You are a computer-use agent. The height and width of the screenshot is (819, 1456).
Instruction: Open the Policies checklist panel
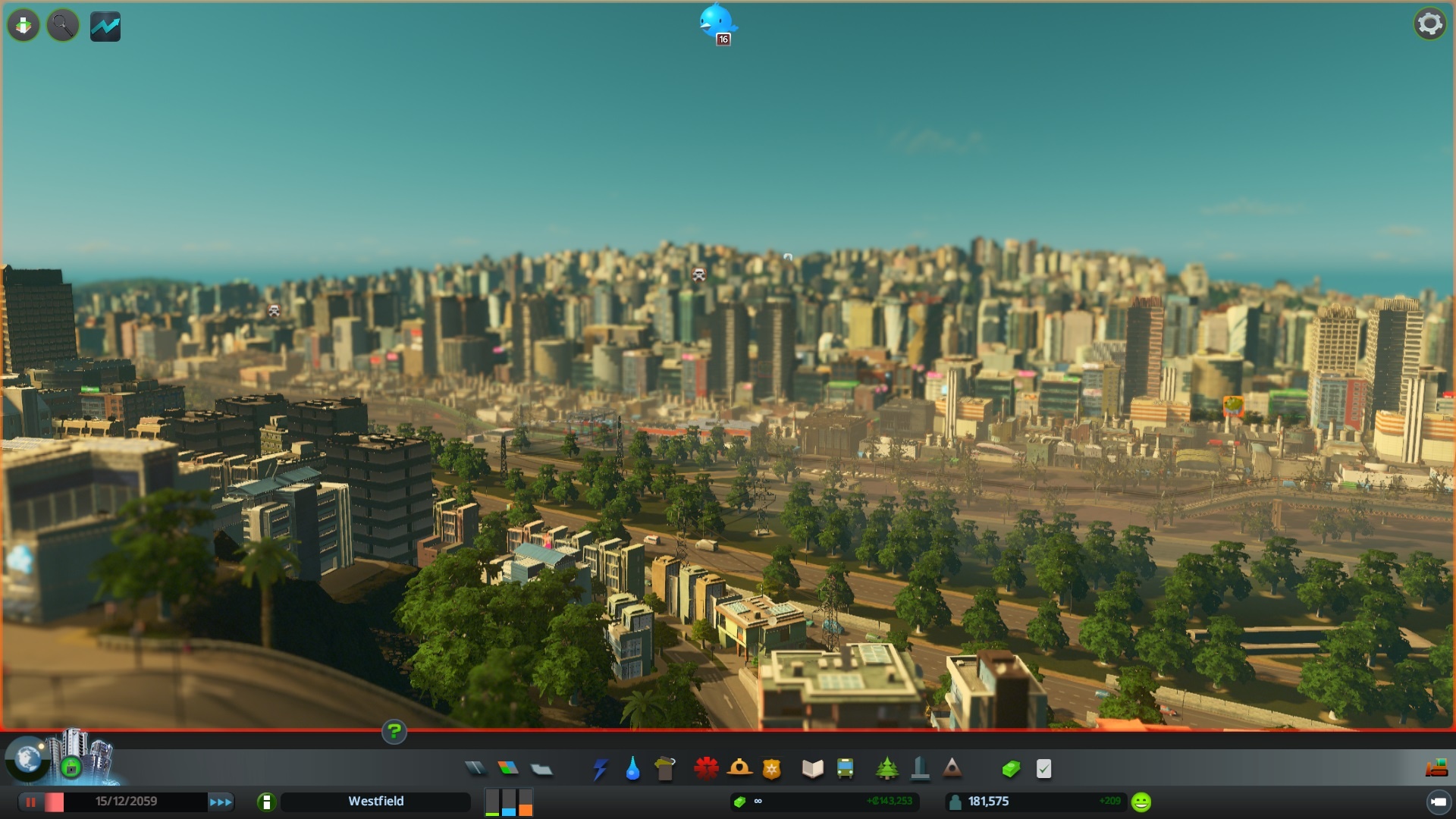1044,769
